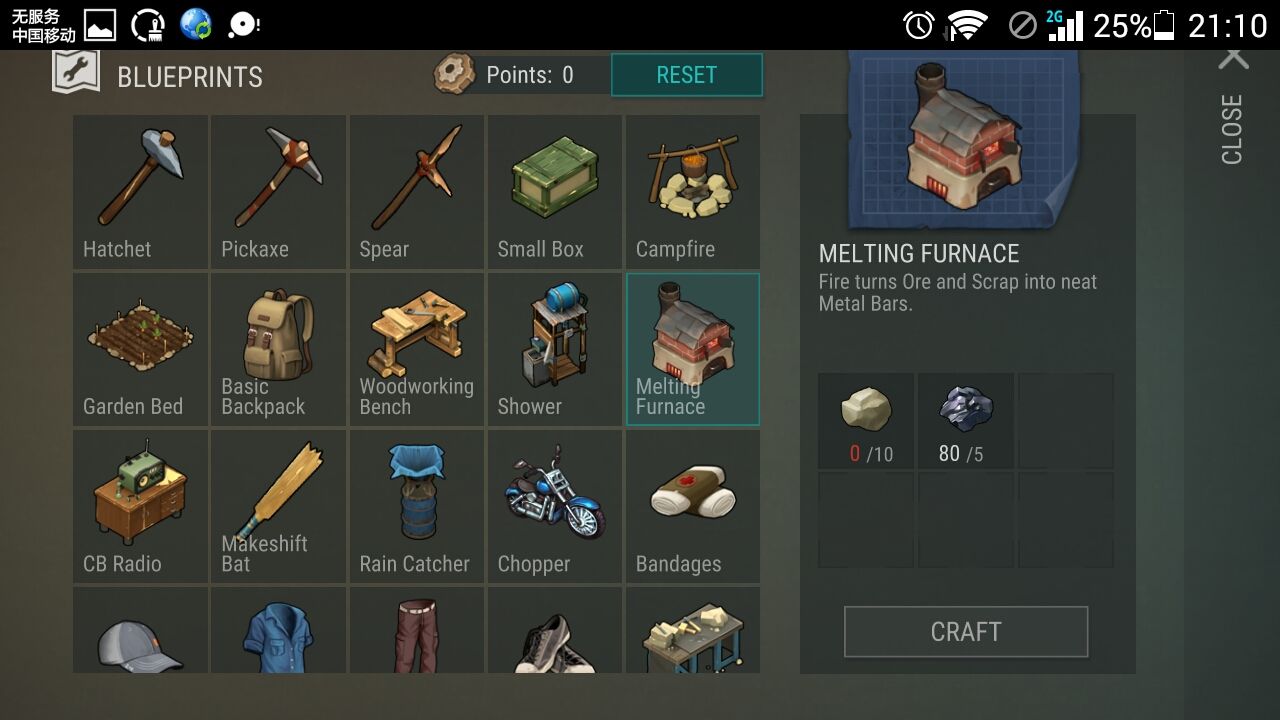Tap the dark ore ingredient slot

click(965, 421)
